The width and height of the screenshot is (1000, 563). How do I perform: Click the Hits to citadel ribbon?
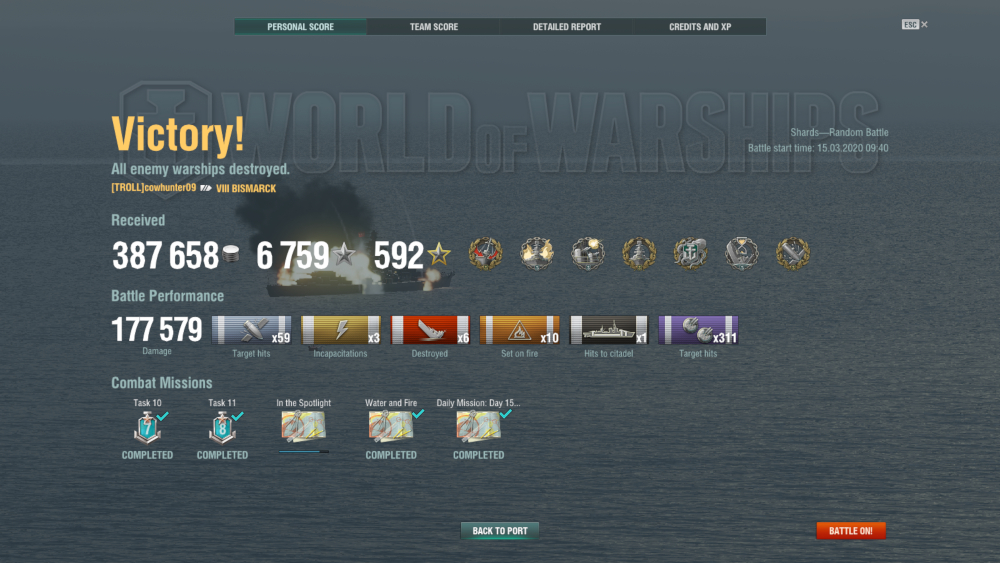(609, 331)
